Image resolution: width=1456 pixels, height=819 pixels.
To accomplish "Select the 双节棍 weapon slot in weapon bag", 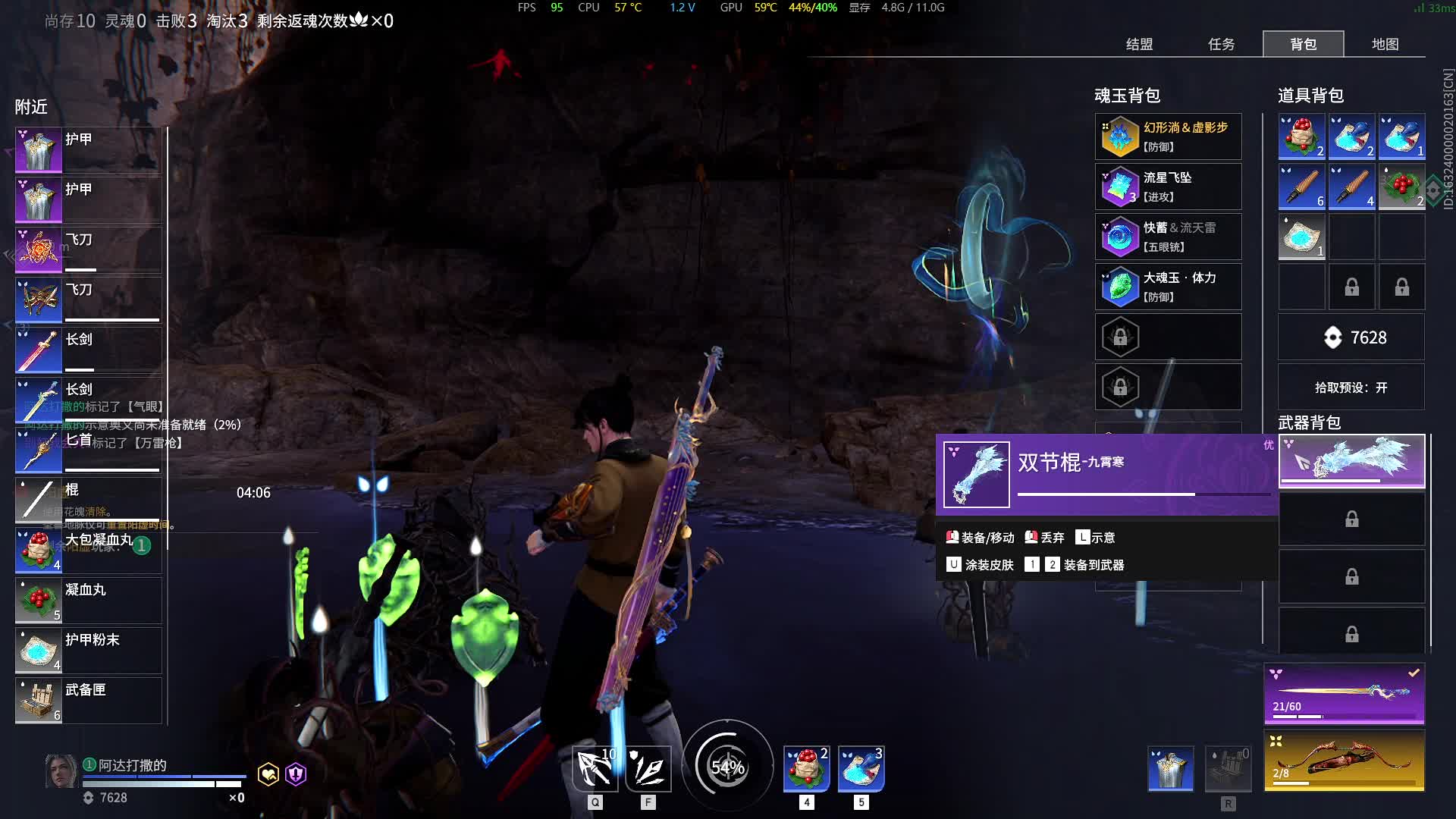I will [x=1351, y=460].
